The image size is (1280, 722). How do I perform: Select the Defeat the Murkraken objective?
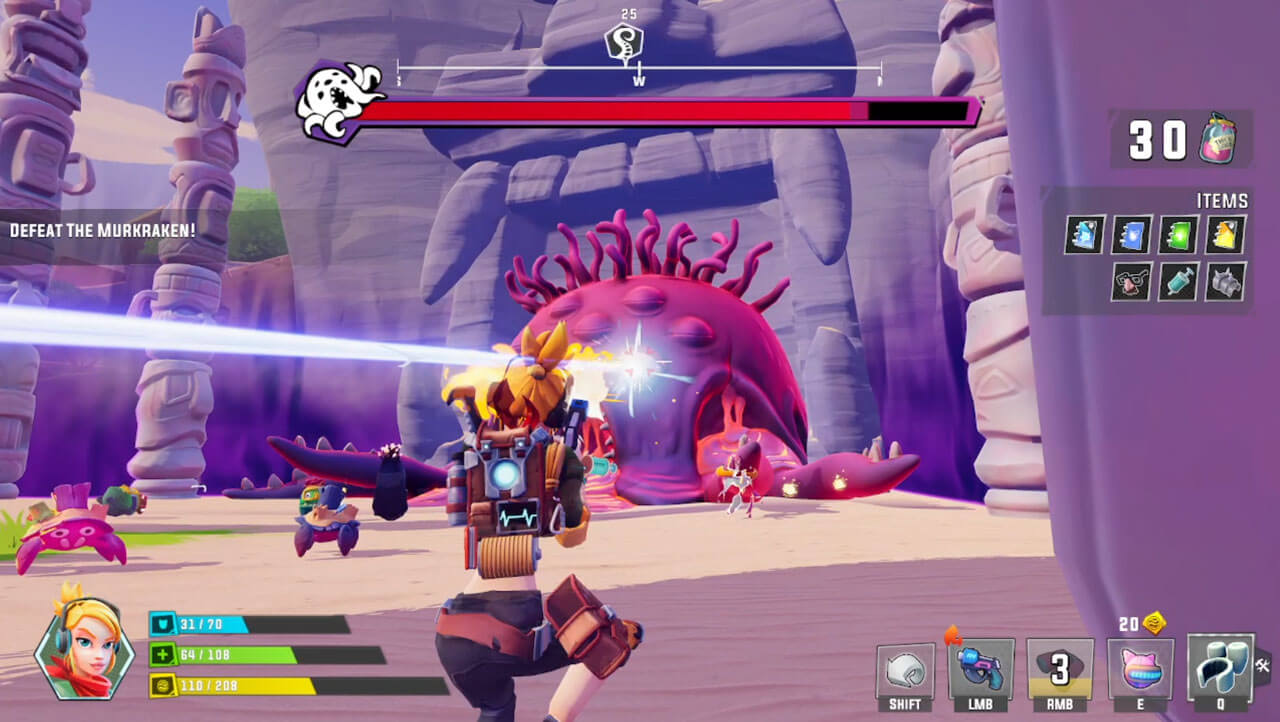click(x=103, y=231)
